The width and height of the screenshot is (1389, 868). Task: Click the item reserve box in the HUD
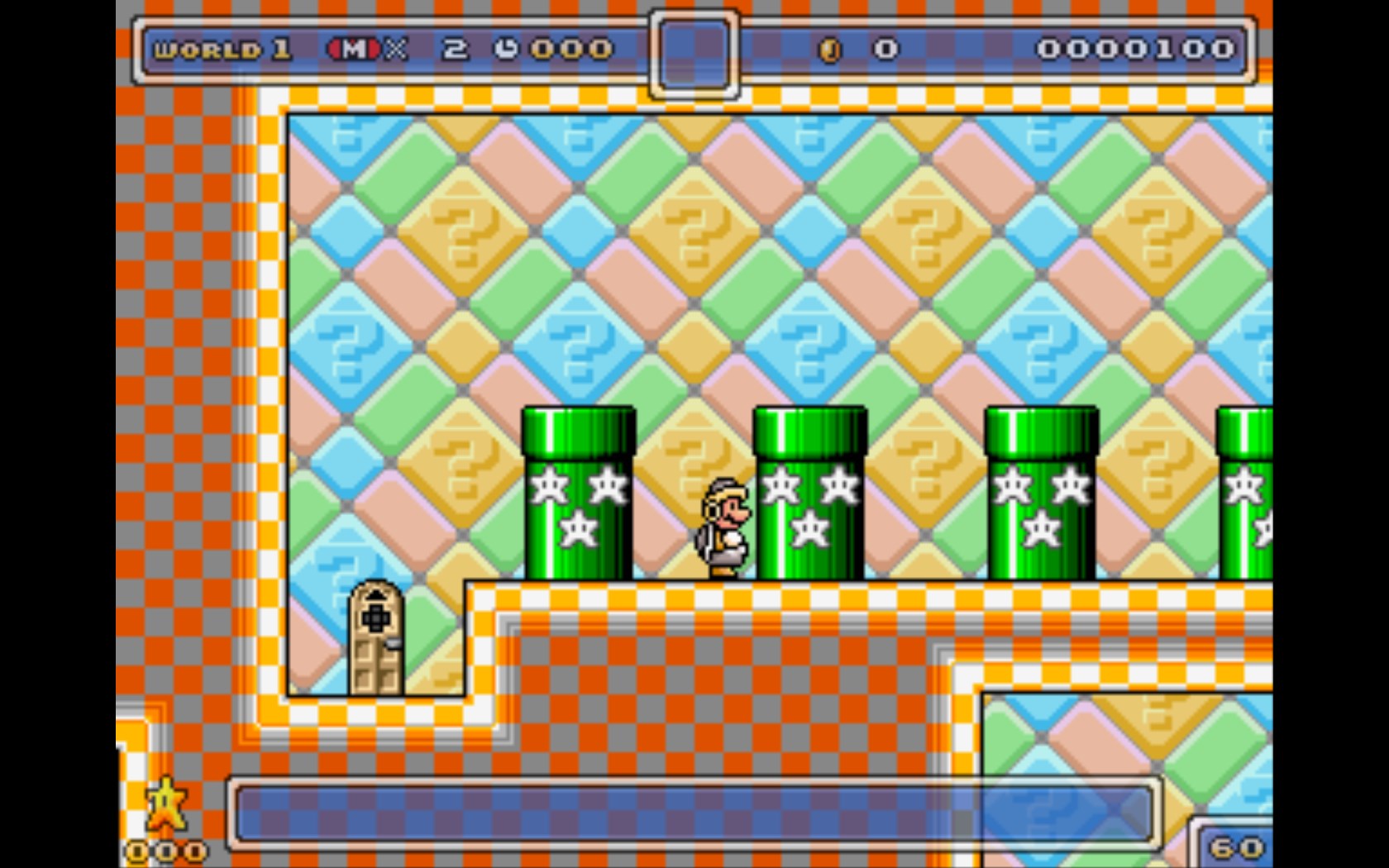[x=693, y=51]
